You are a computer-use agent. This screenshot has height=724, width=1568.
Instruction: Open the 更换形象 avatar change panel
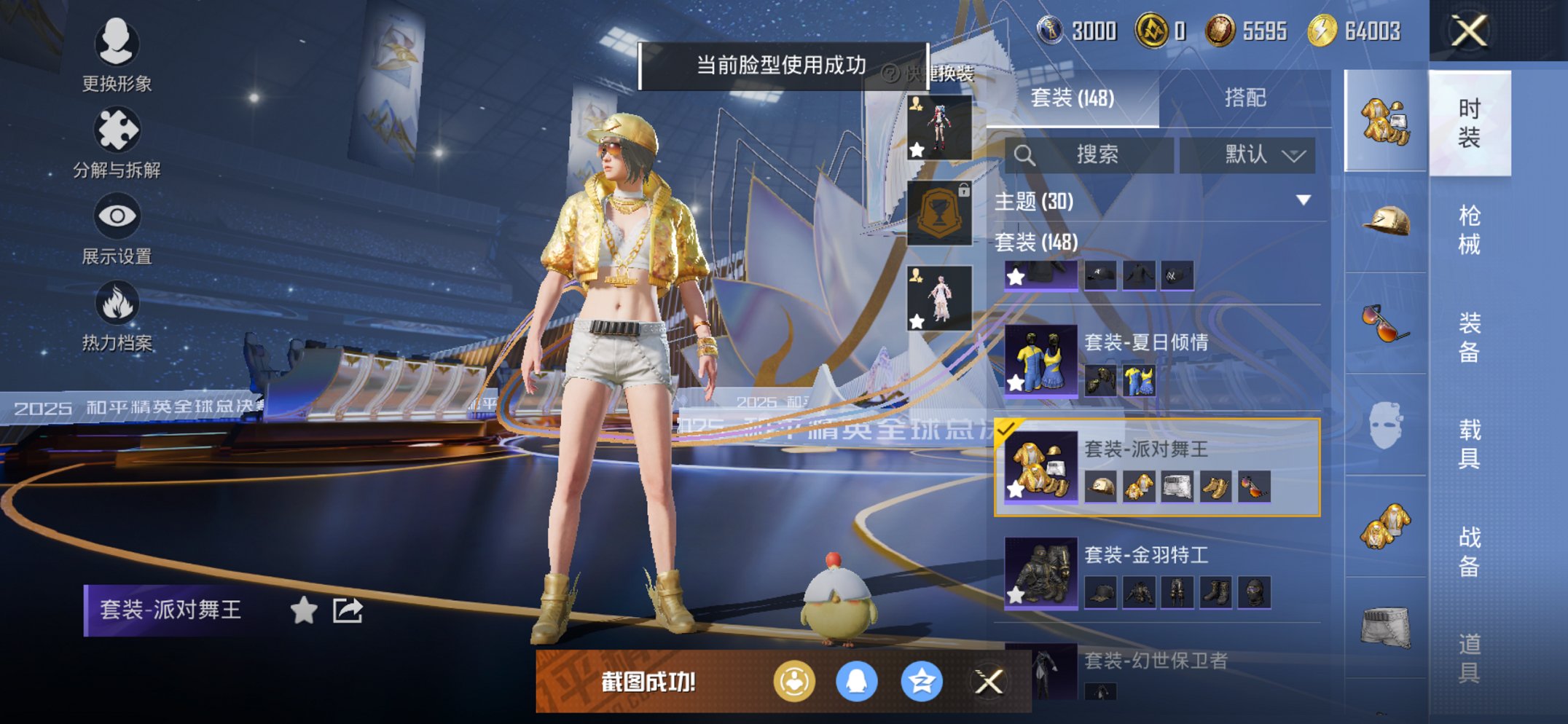tap(117, 45)
